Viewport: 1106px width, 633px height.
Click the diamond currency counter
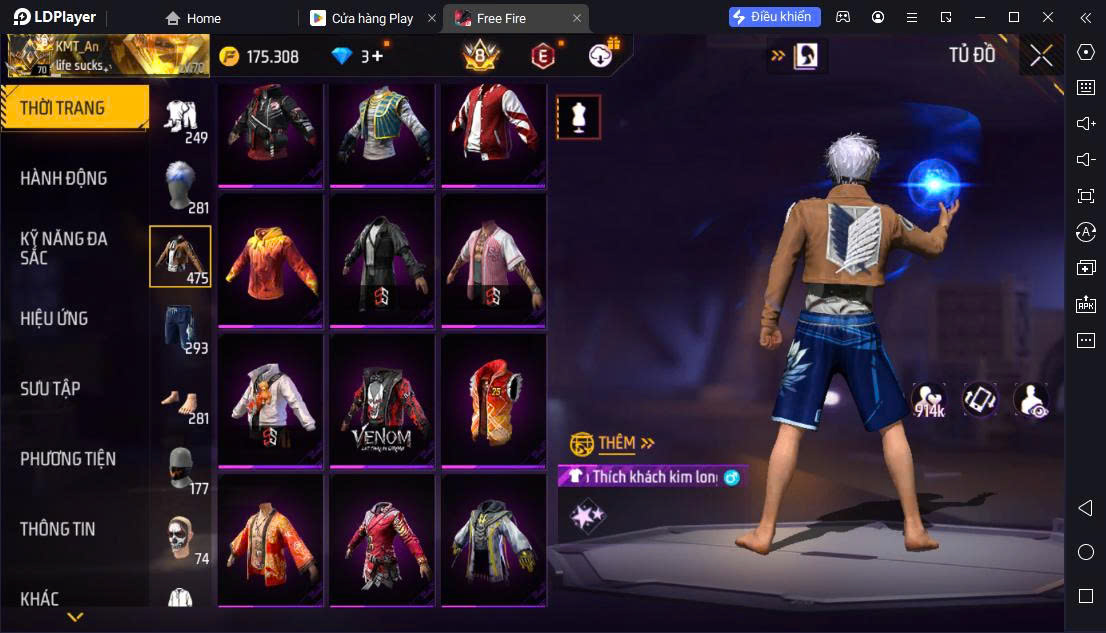[358, 56]
